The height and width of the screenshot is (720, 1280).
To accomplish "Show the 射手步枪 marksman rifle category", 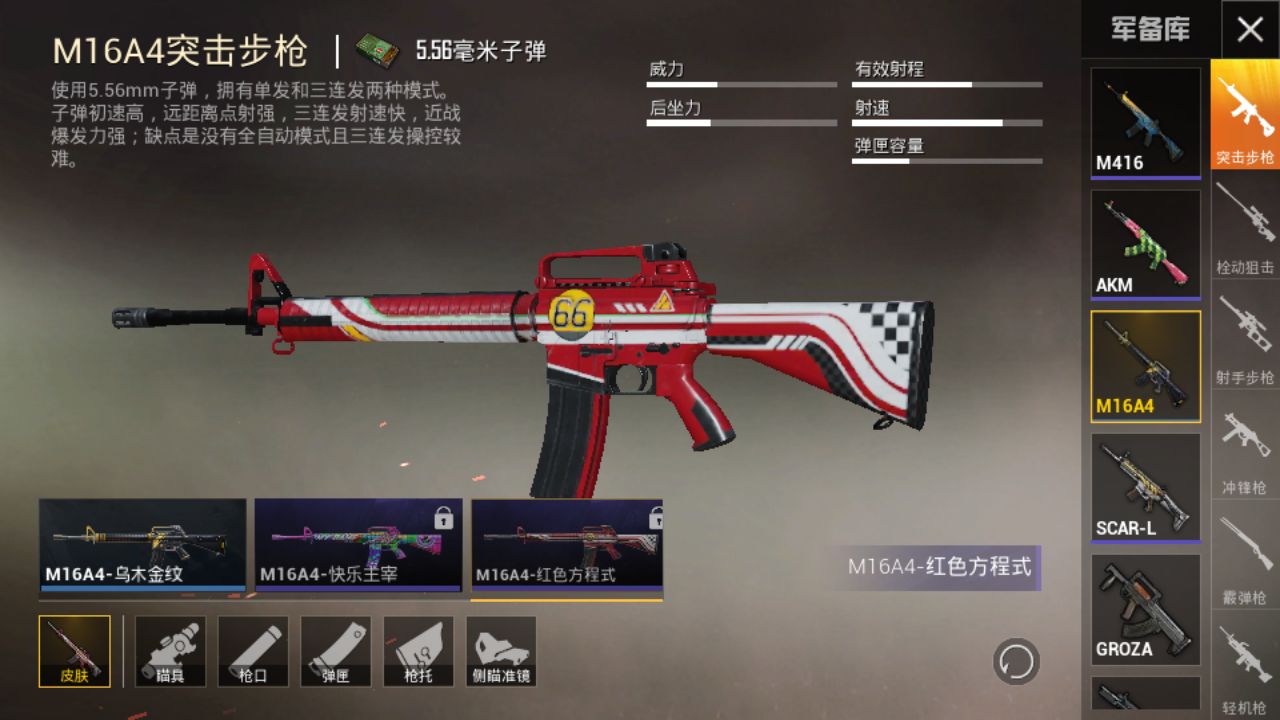I will pos(1245,335).
